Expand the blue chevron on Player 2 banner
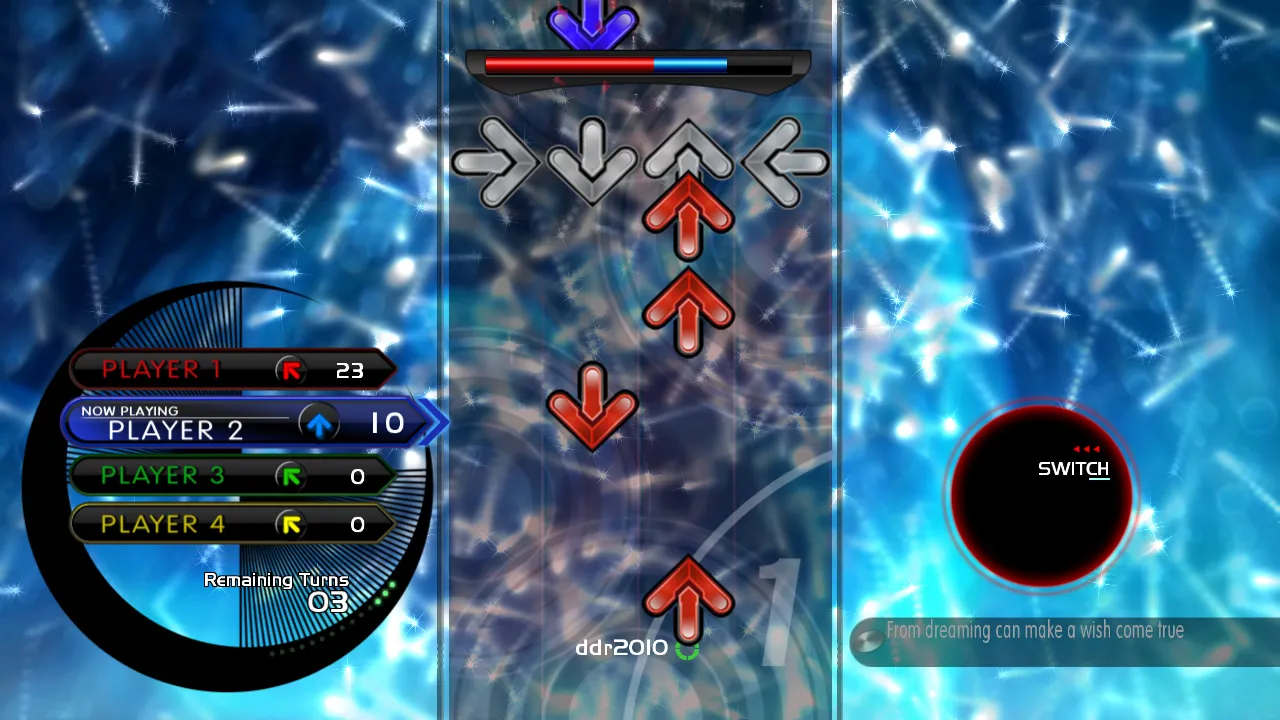 (x=430, y=423)
